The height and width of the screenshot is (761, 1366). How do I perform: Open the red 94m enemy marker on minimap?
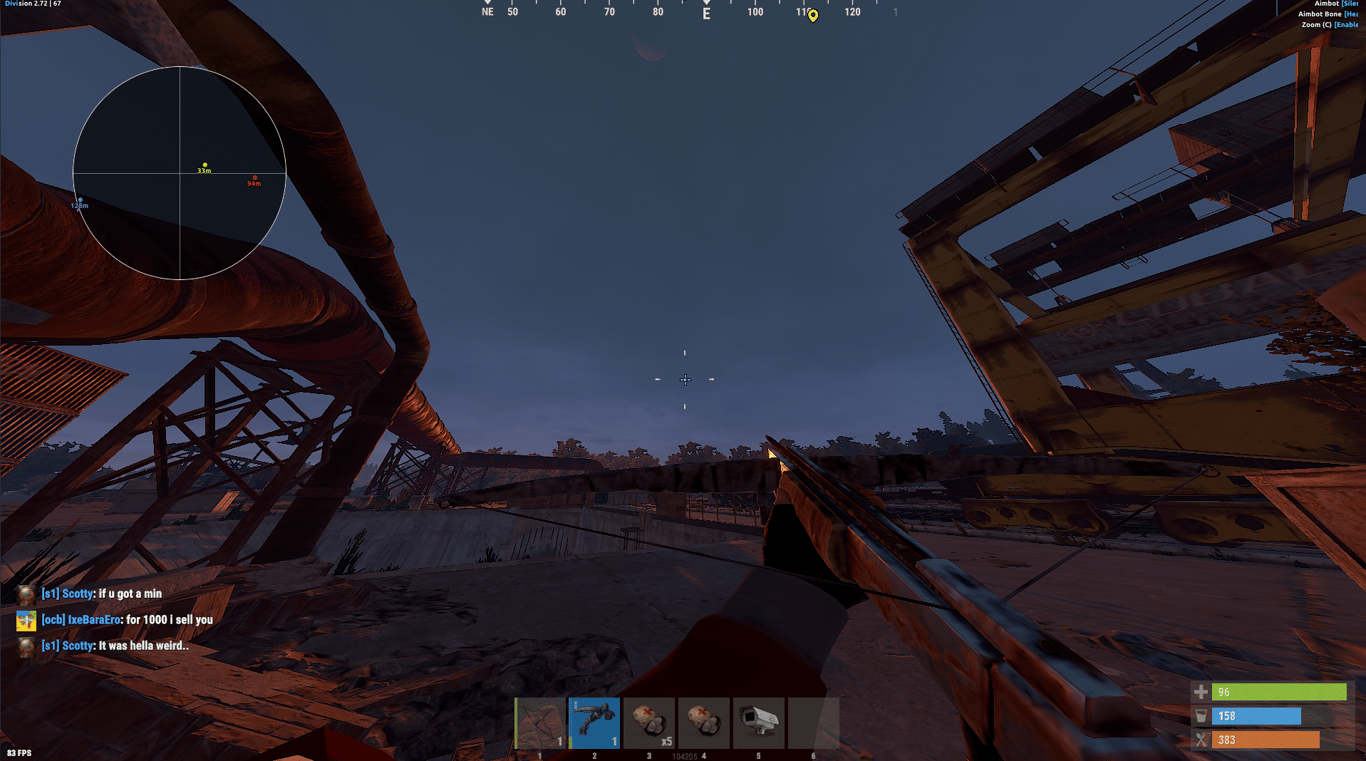pos(256,178)
